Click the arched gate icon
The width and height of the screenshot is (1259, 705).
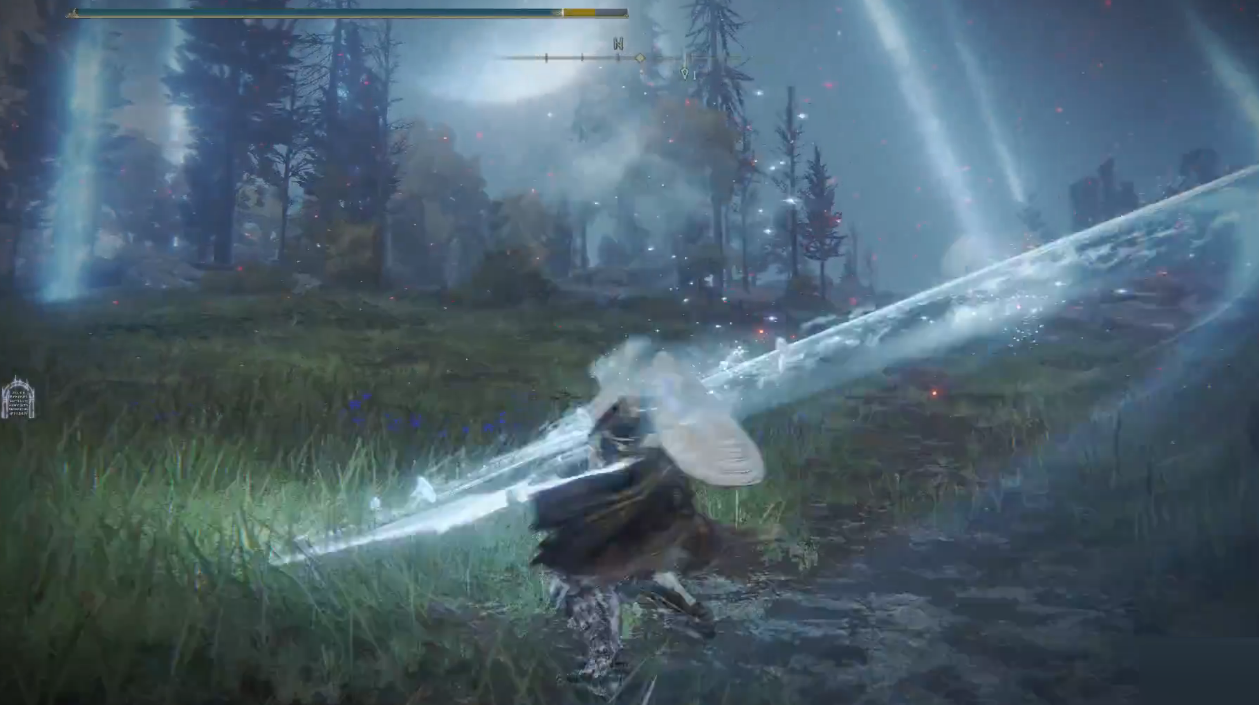coord(18,397)
